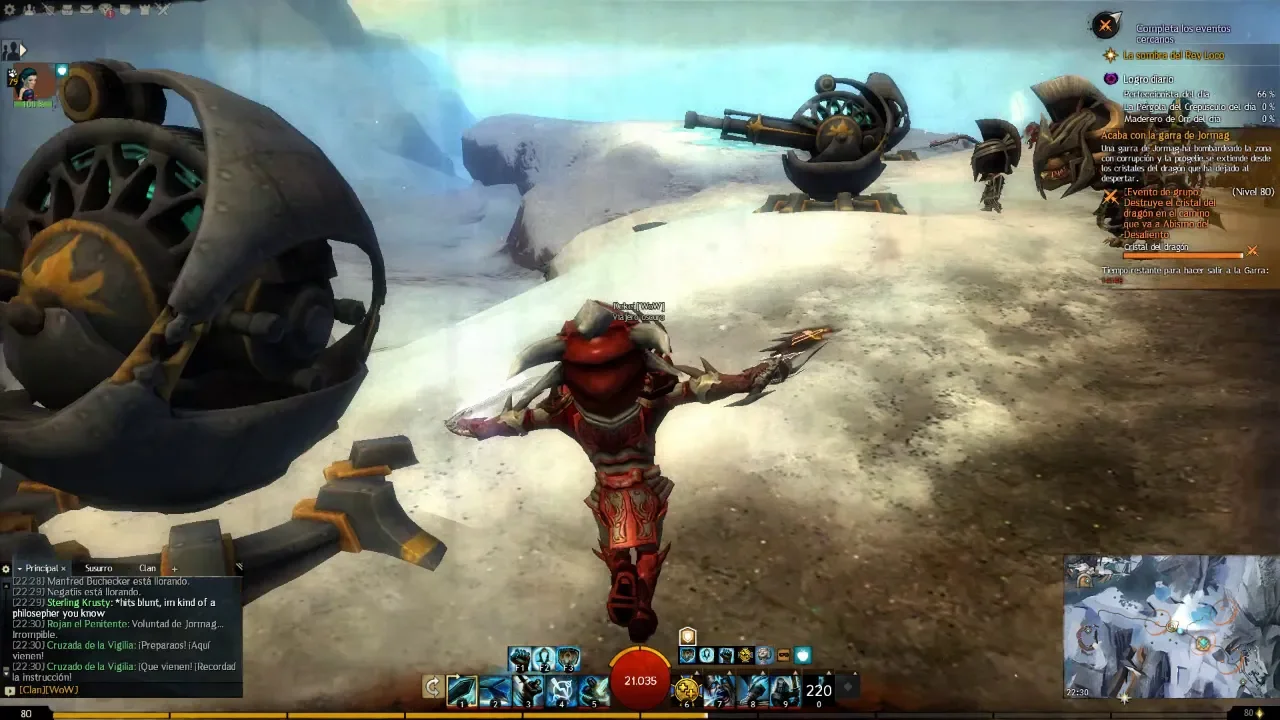Add a new chat tab
This screenshot has width=1280, height=720.
174,569
